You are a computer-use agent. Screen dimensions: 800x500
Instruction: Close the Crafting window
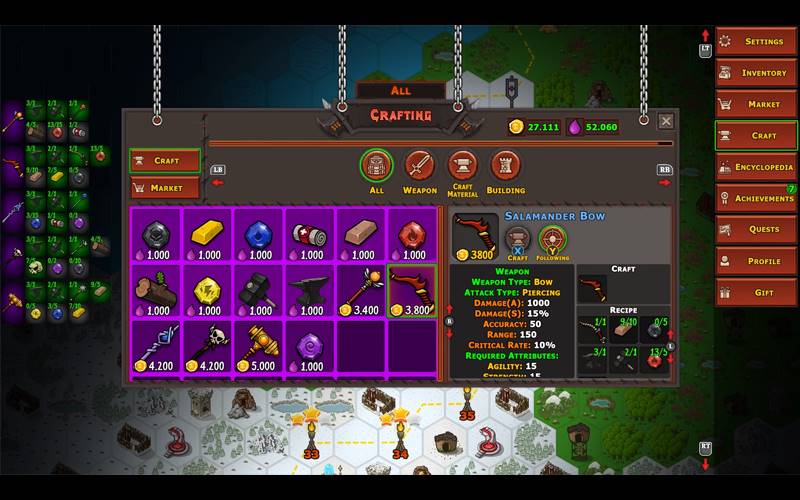pos(666,122)
